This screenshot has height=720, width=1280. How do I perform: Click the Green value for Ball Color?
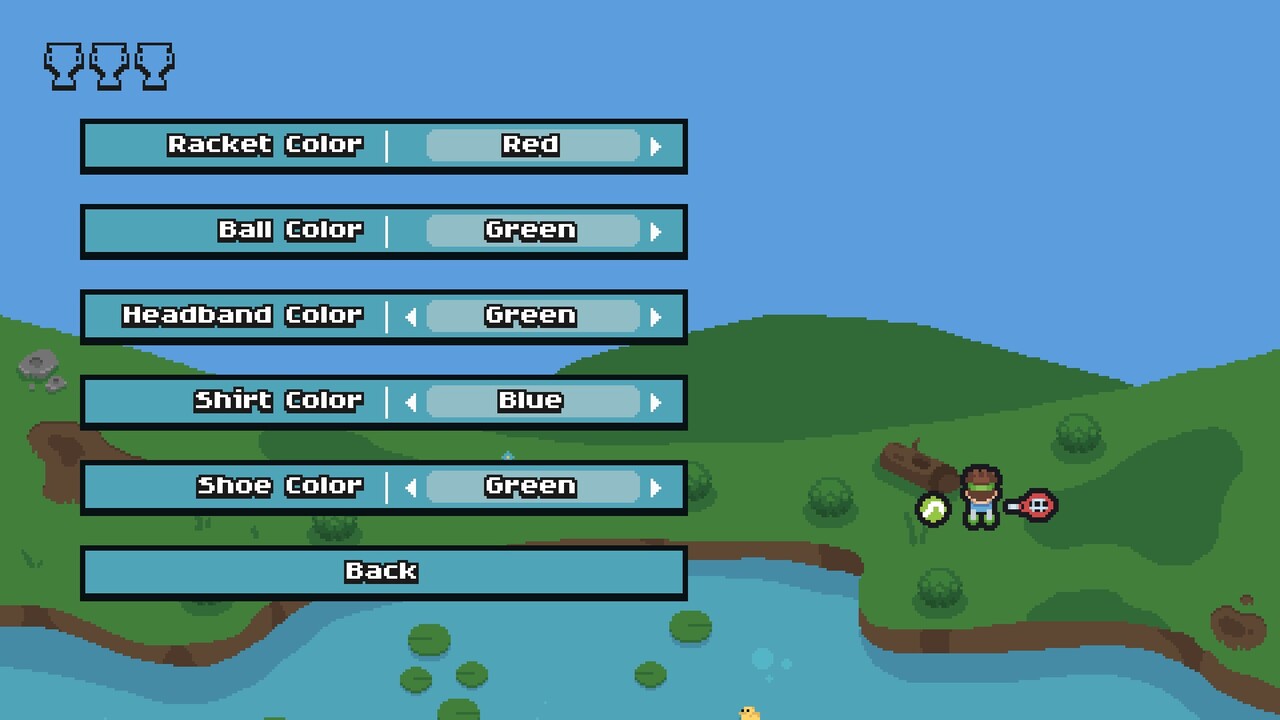click(x=532, y=230)
